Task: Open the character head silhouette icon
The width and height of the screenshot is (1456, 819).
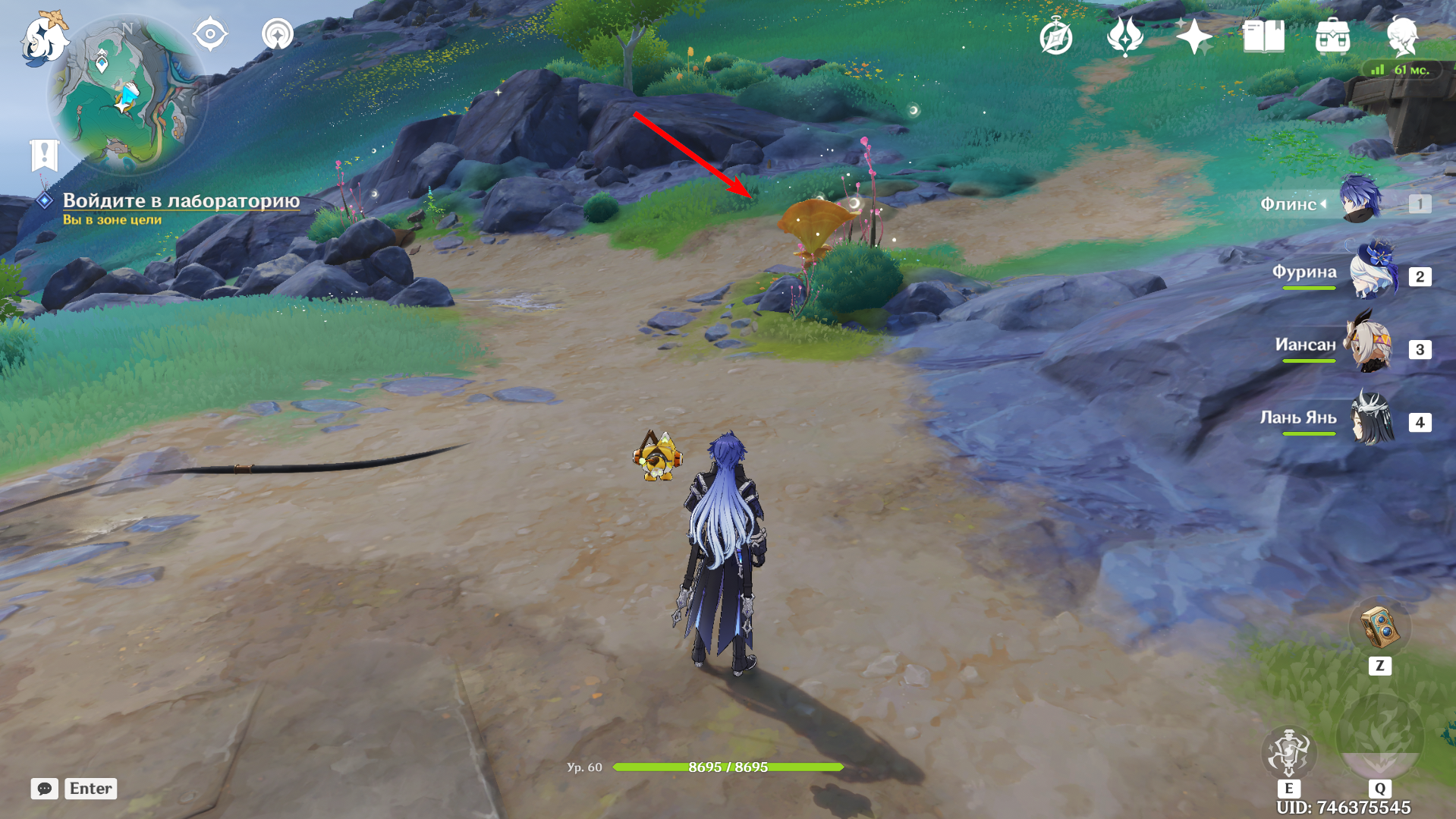Action: [1401, 36]
